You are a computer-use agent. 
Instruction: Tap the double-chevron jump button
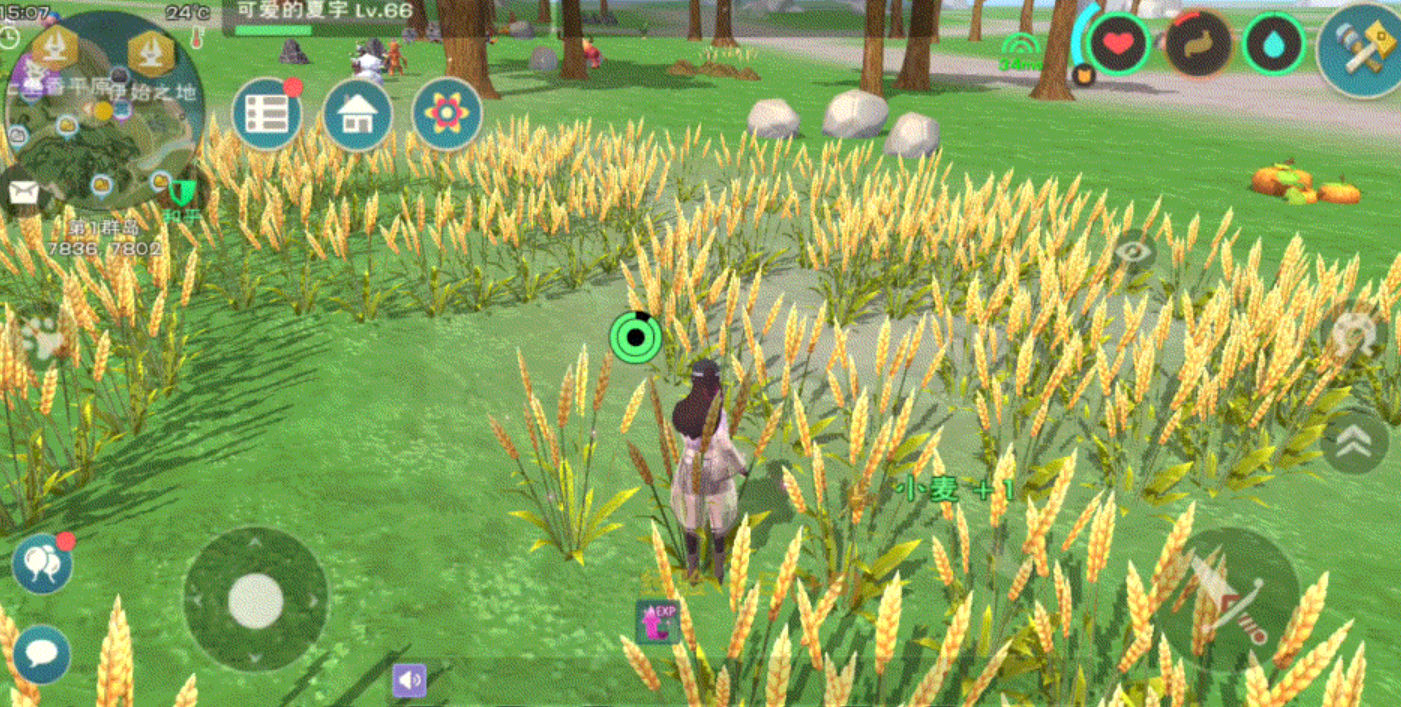coord(1354,444)
